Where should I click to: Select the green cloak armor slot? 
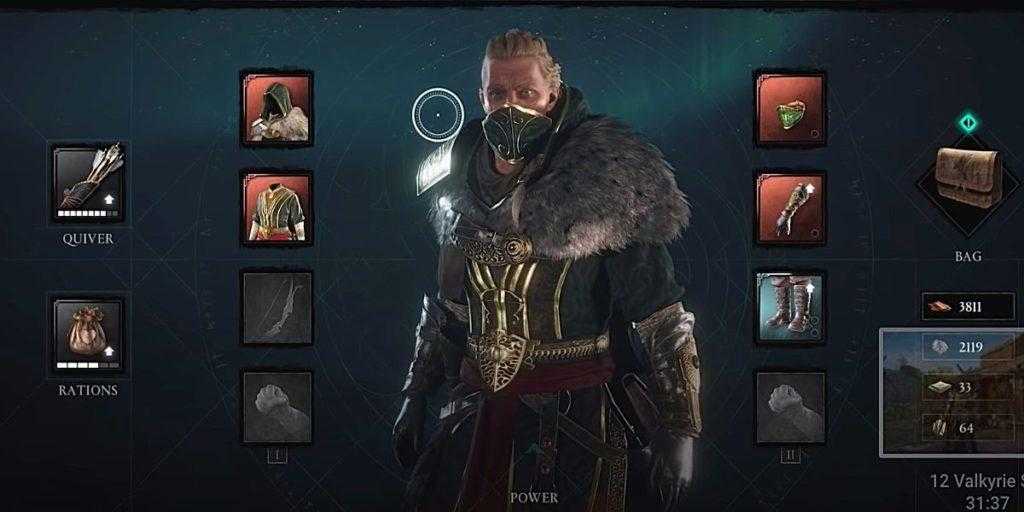pyautogui.click(x=790, y=107)
